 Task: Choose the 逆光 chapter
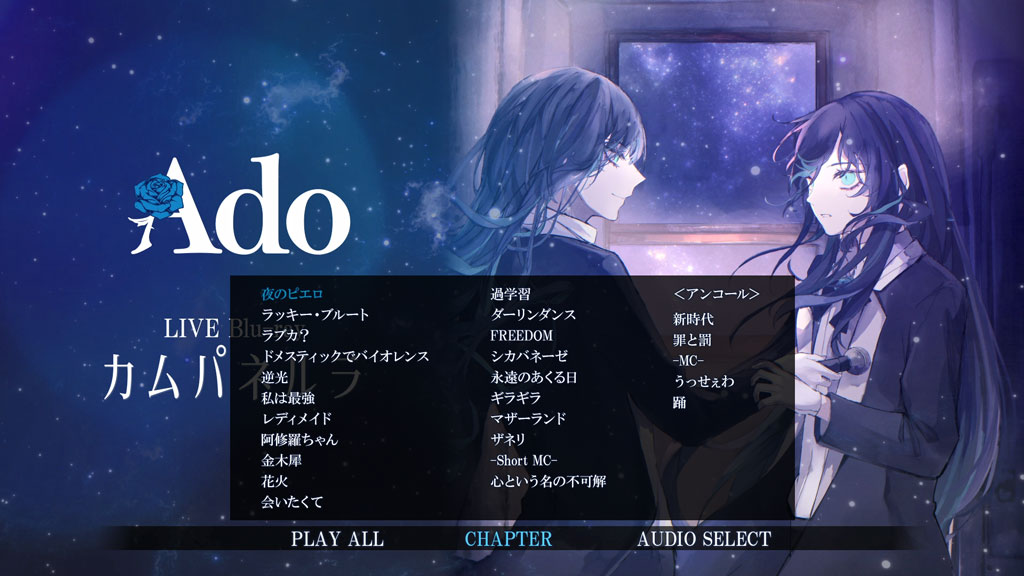tap(274, 377)
